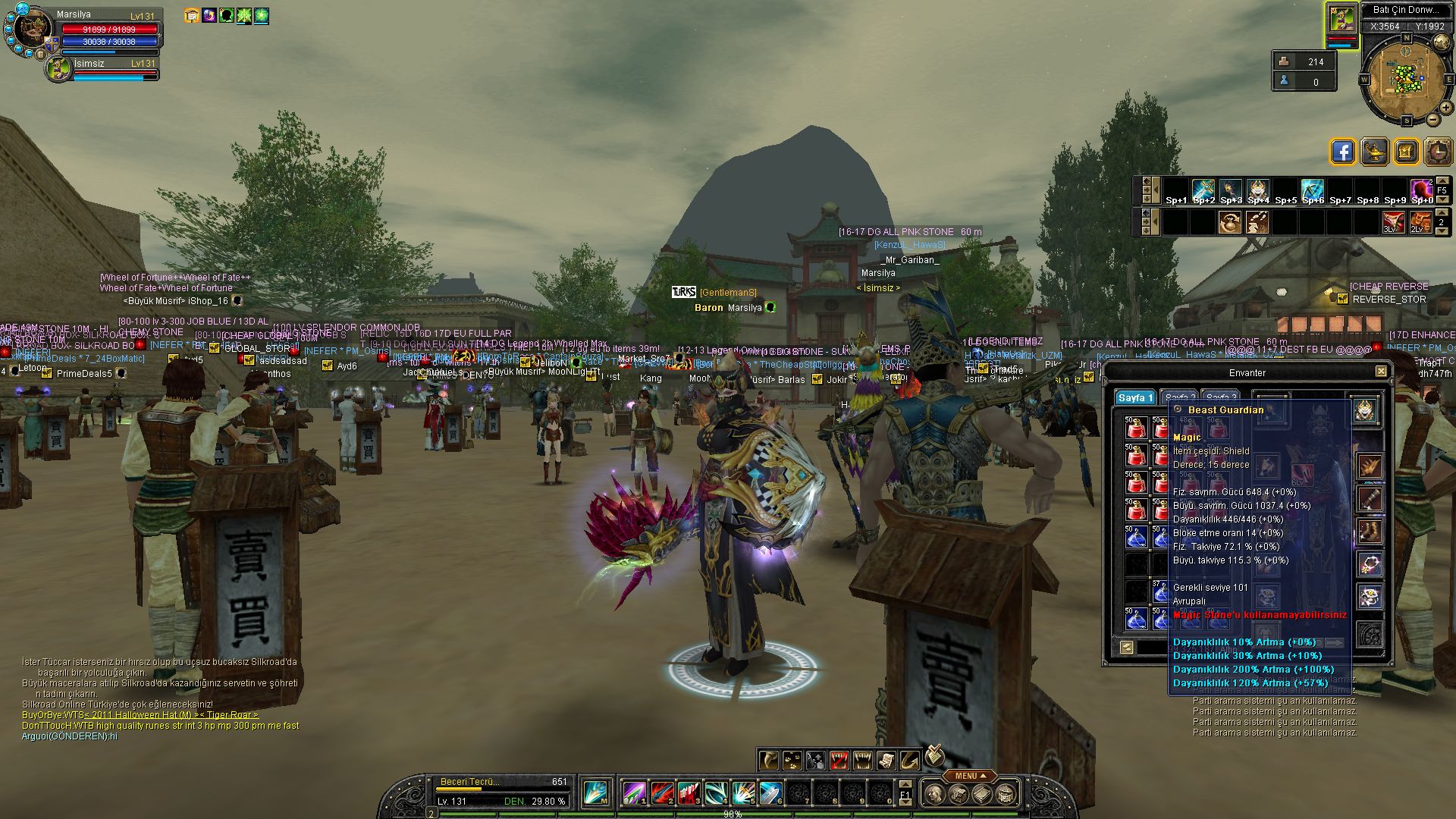Select the beast mask equipment slot
This screenshot has height=819, width=1456.
(1366, 412)
